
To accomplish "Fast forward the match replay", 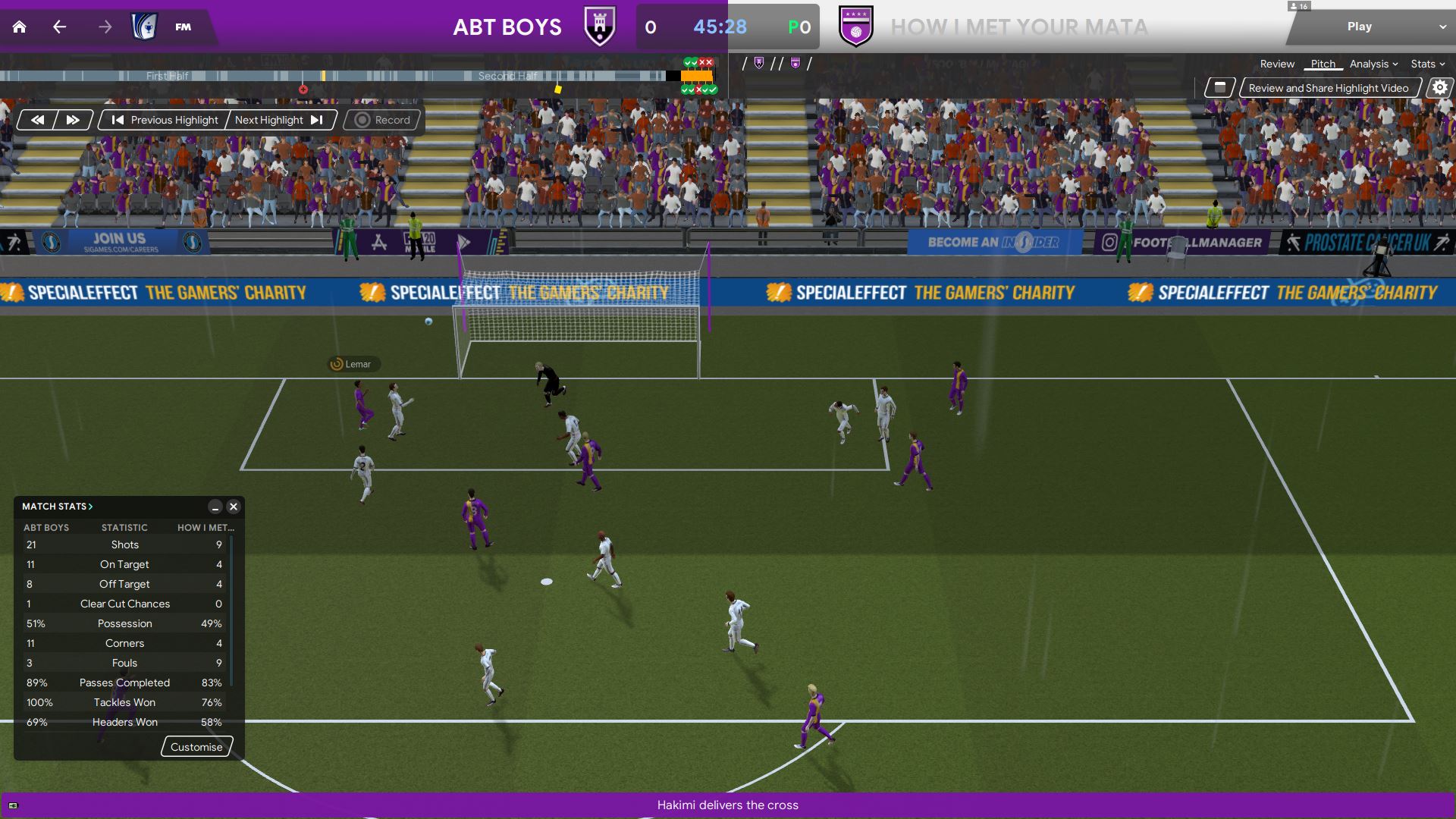I will click(x=73, y=120).
